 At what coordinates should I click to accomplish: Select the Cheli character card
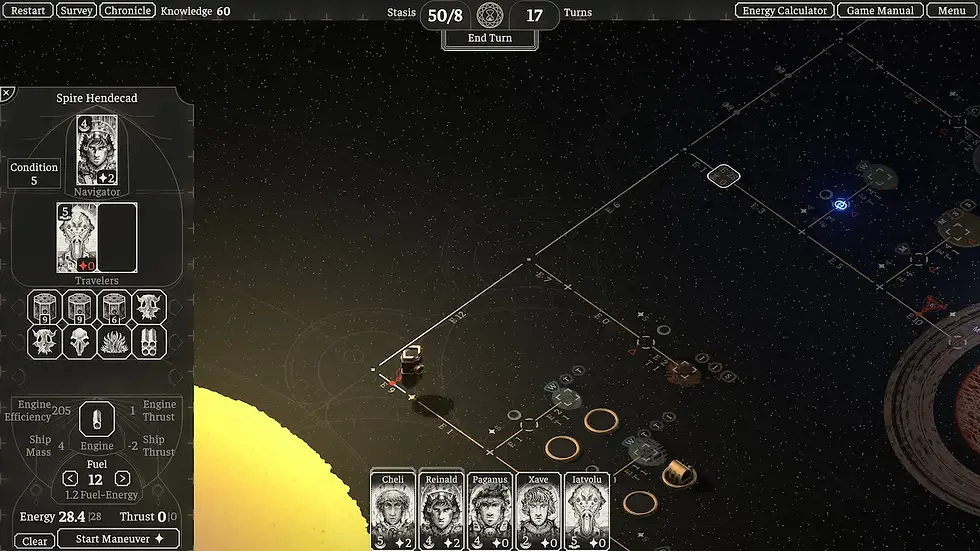pyautogui.click(x=393, y=510)
